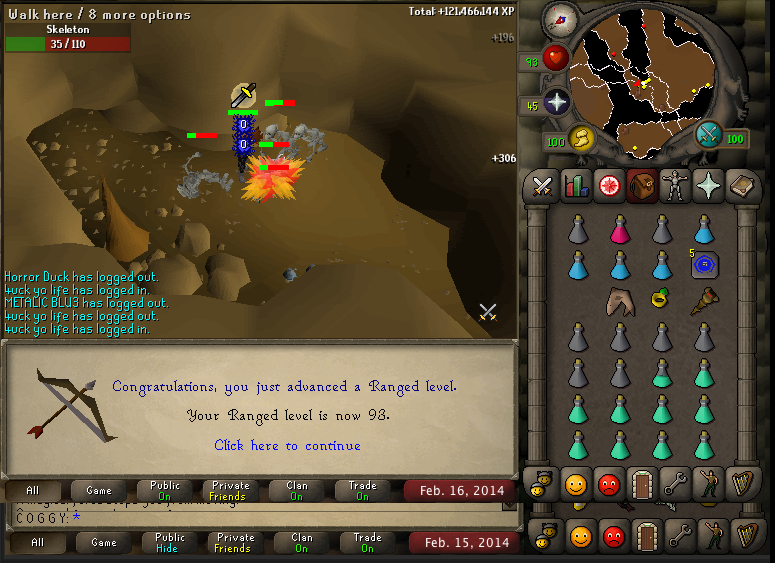
Task: Click here to continue the level-up dialogue
Action: pos(287,445)
